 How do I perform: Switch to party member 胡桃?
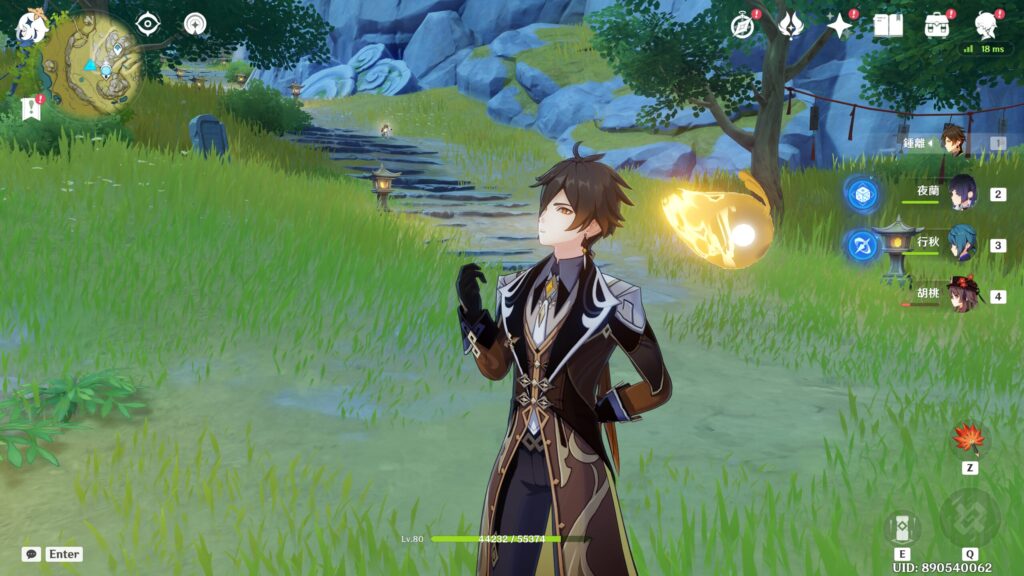coord(962,295)
